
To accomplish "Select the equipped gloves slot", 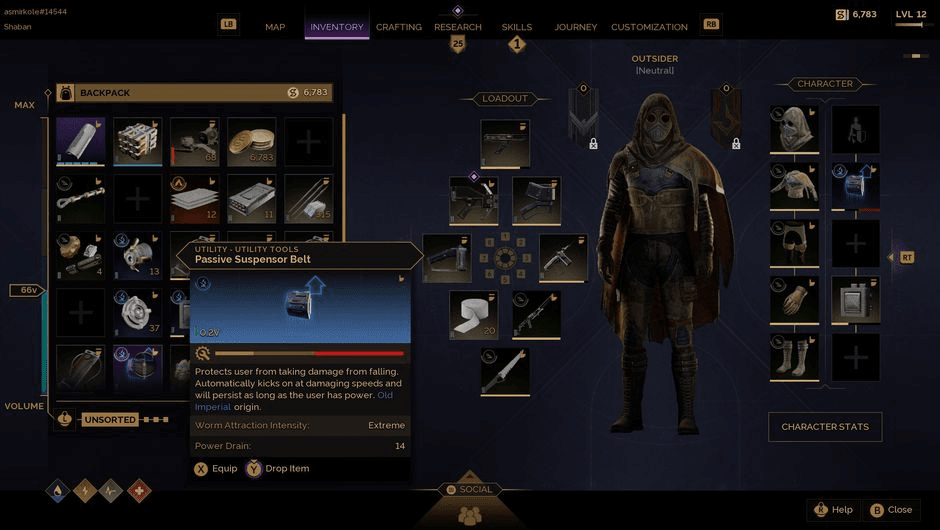I will click(795, 300).
